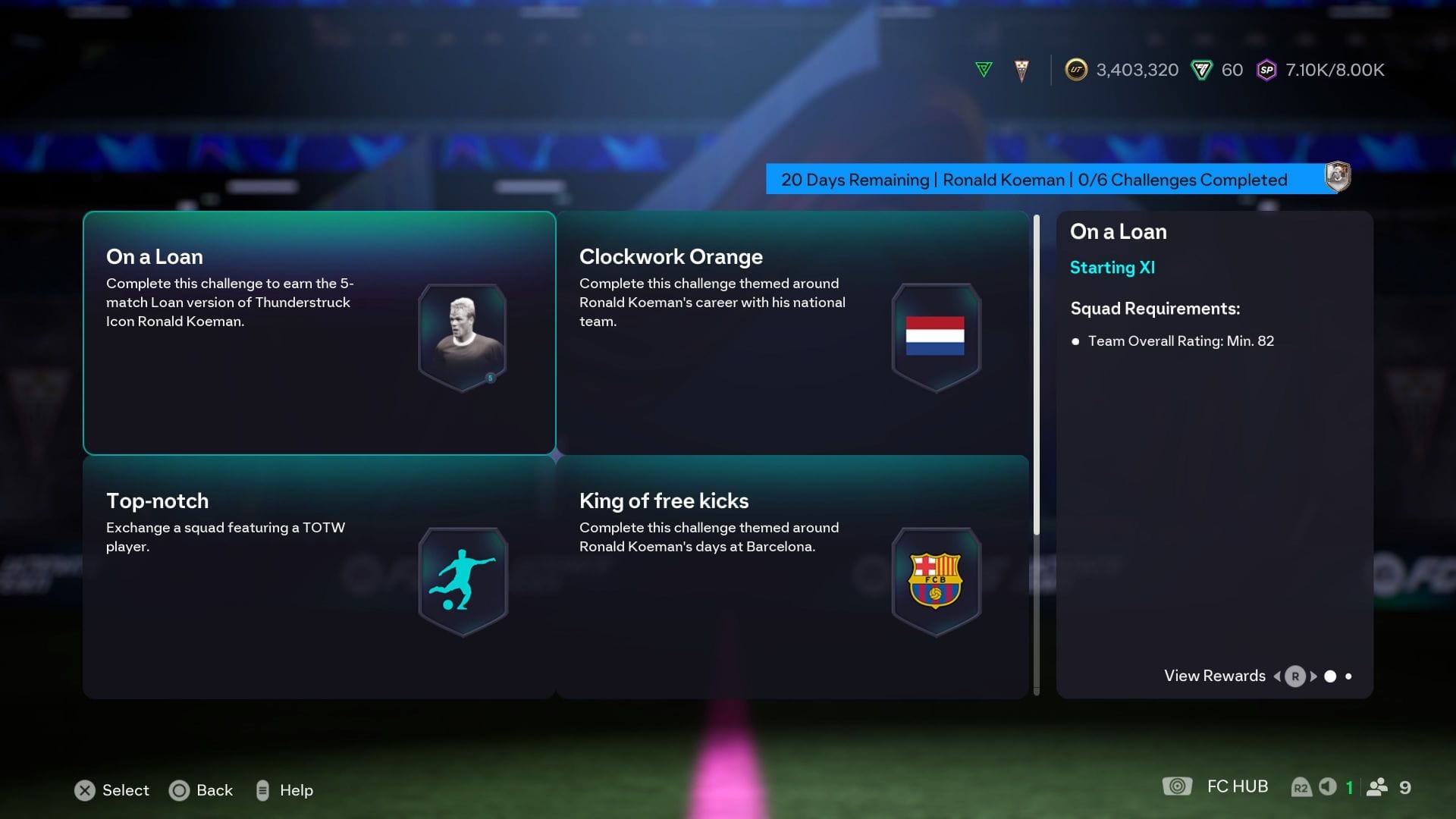Screen dimensions: 1456x819
Task: Click the club pennant crest near the currencies
Action: coord(1021,69)
